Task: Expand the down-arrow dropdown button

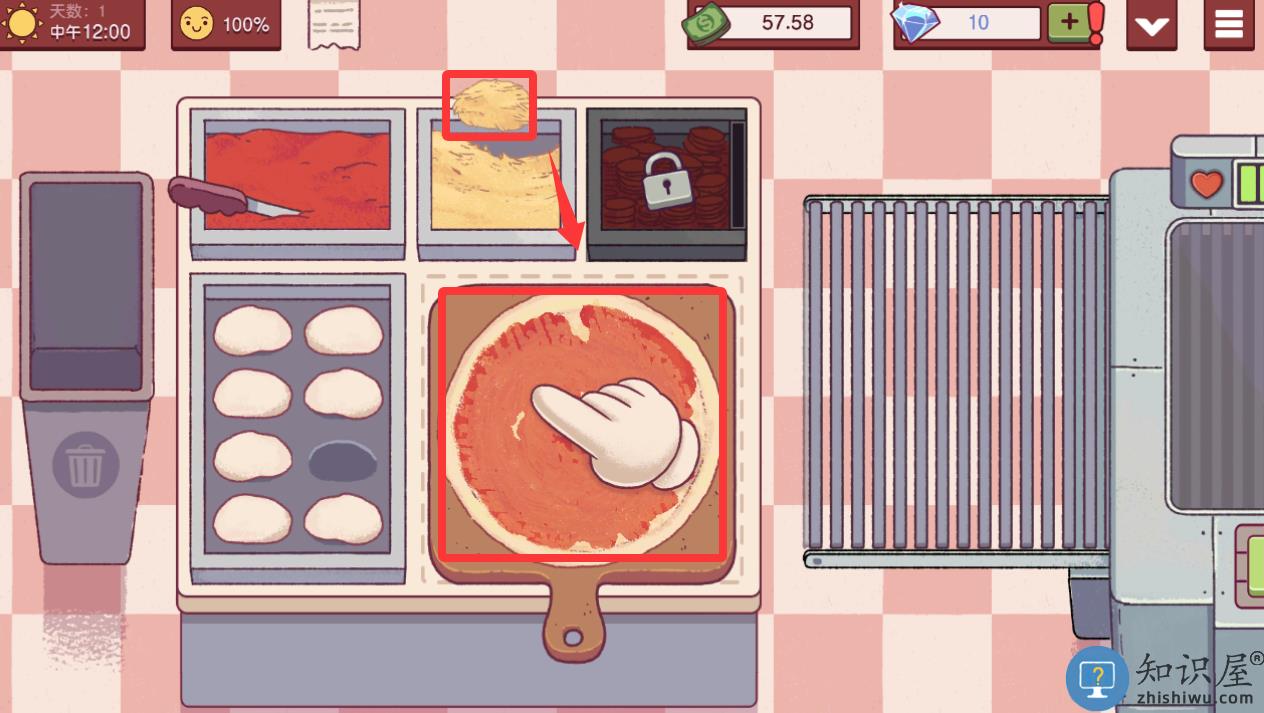Action: [1151, 24]
